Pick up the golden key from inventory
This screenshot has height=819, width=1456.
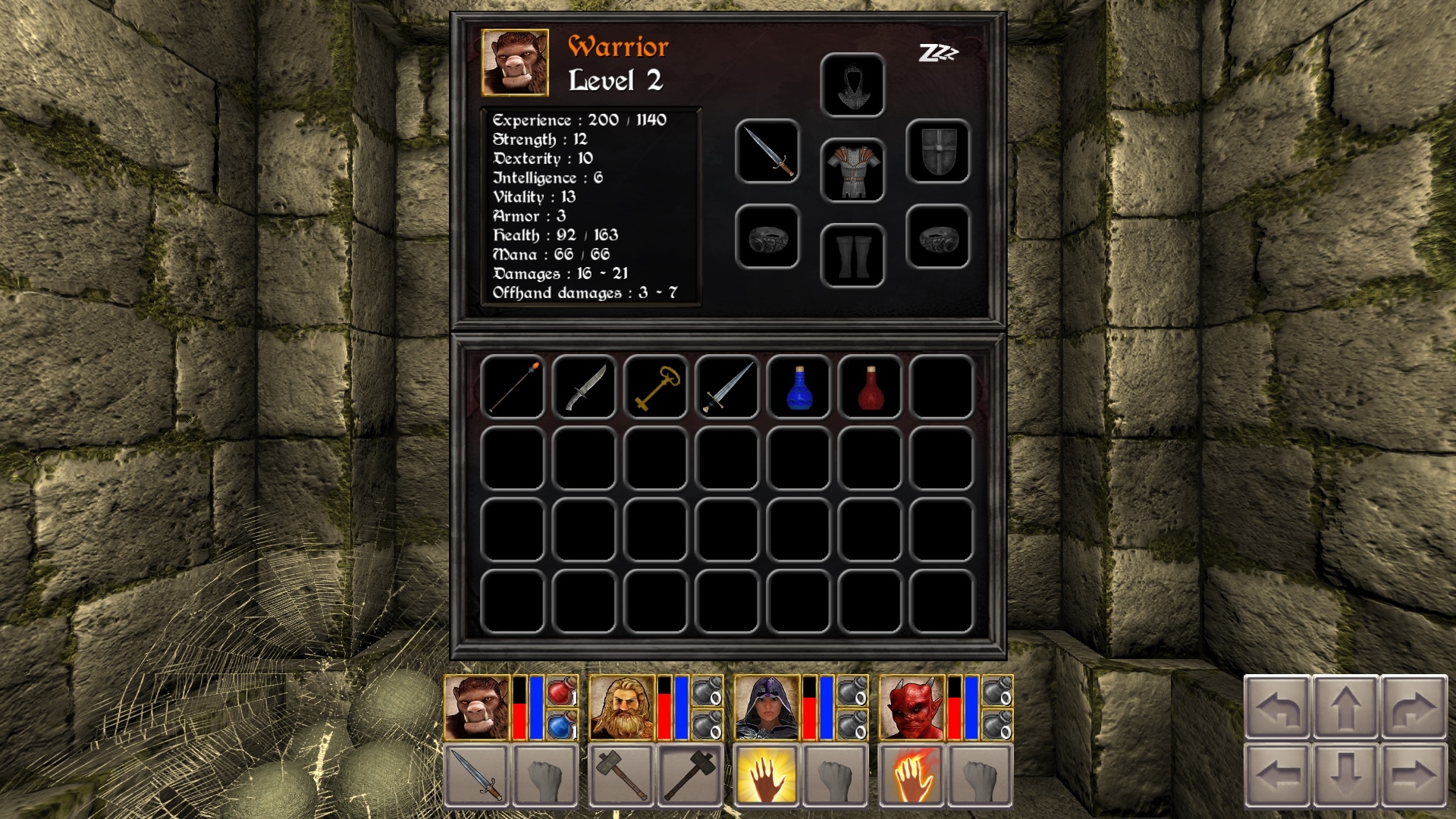pos(657,388)
